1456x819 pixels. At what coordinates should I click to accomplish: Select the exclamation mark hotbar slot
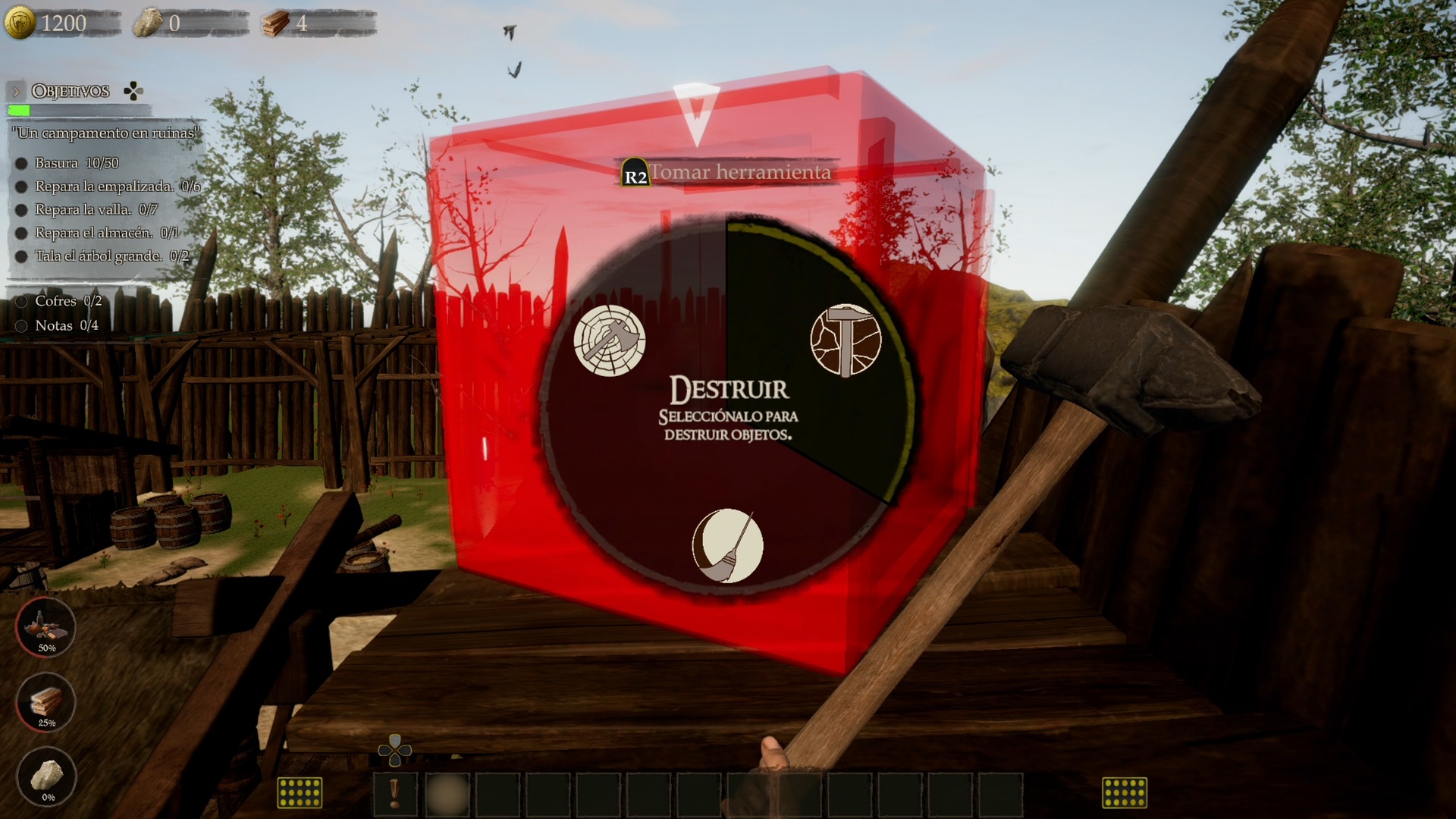(394, 794)
